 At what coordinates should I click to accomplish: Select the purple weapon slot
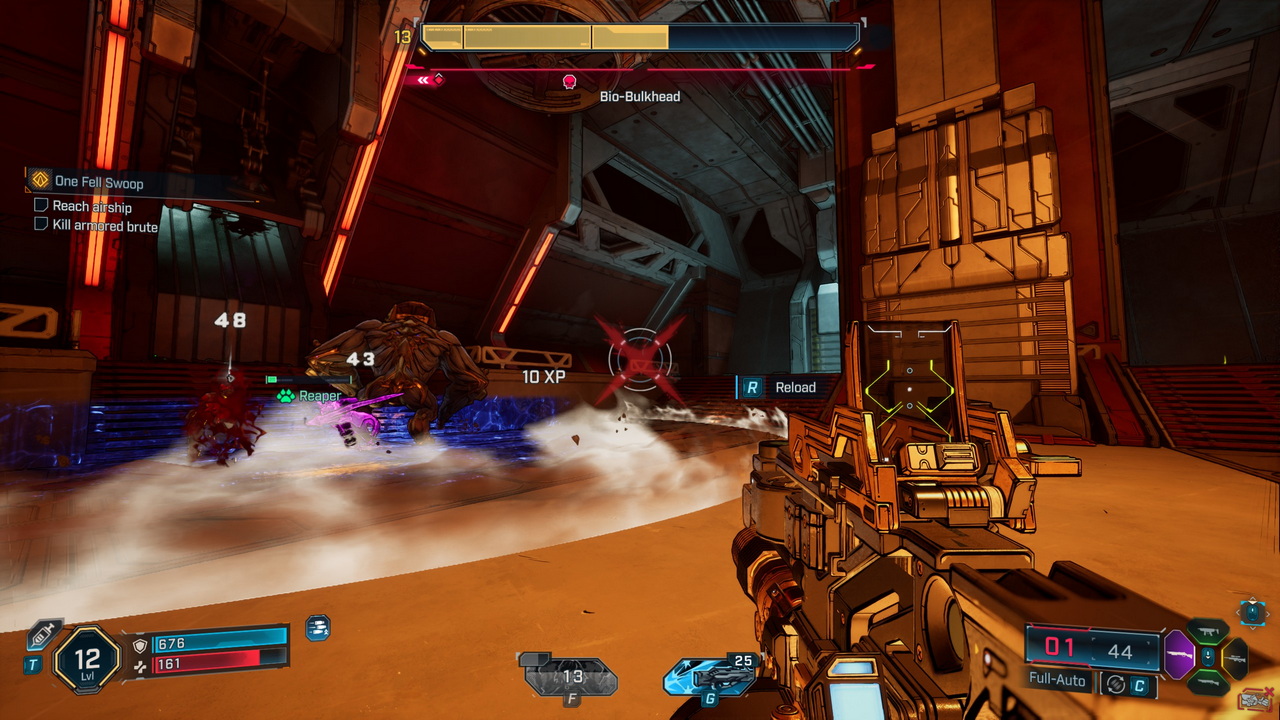[1180, 660]
